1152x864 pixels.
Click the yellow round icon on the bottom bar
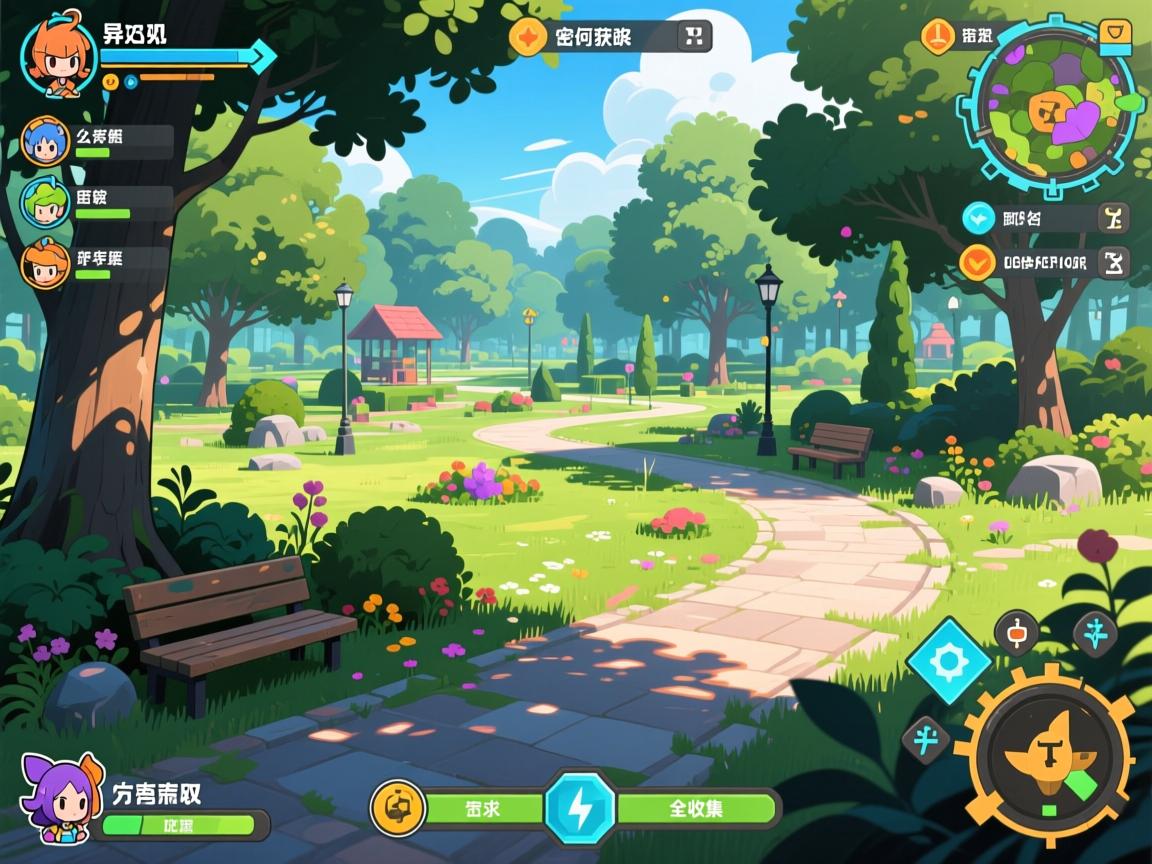click(x=397, y=808)
